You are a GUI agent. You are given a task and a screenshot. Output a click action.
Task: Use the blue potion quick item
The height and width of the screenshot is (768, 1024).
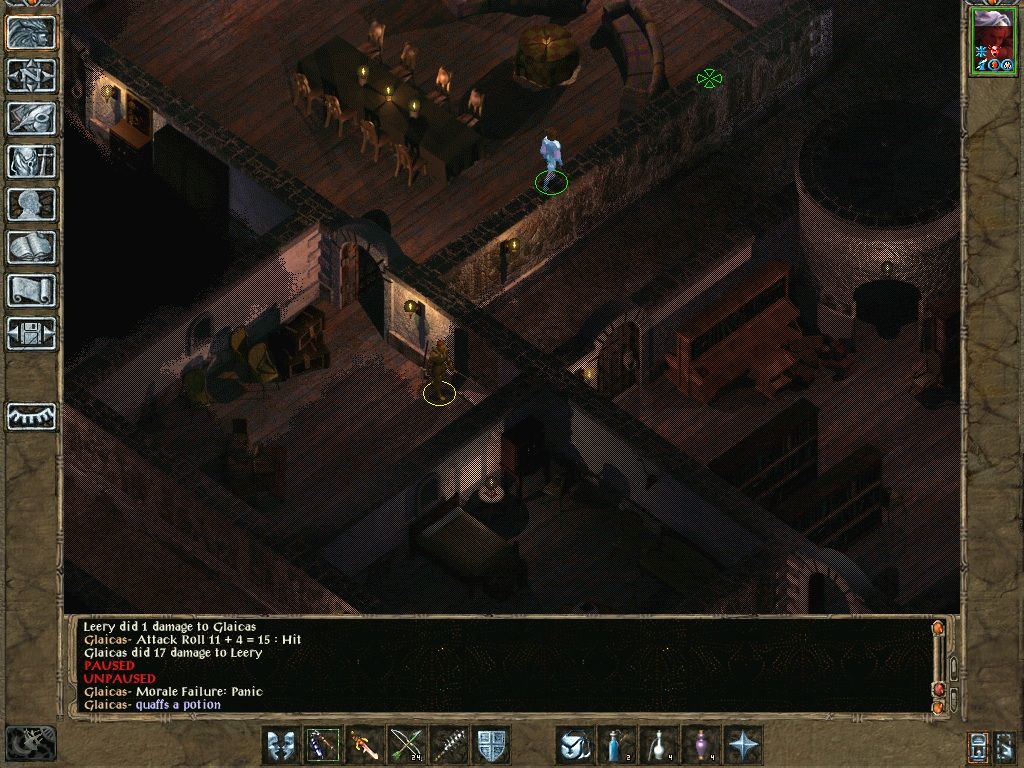(617, 745)
